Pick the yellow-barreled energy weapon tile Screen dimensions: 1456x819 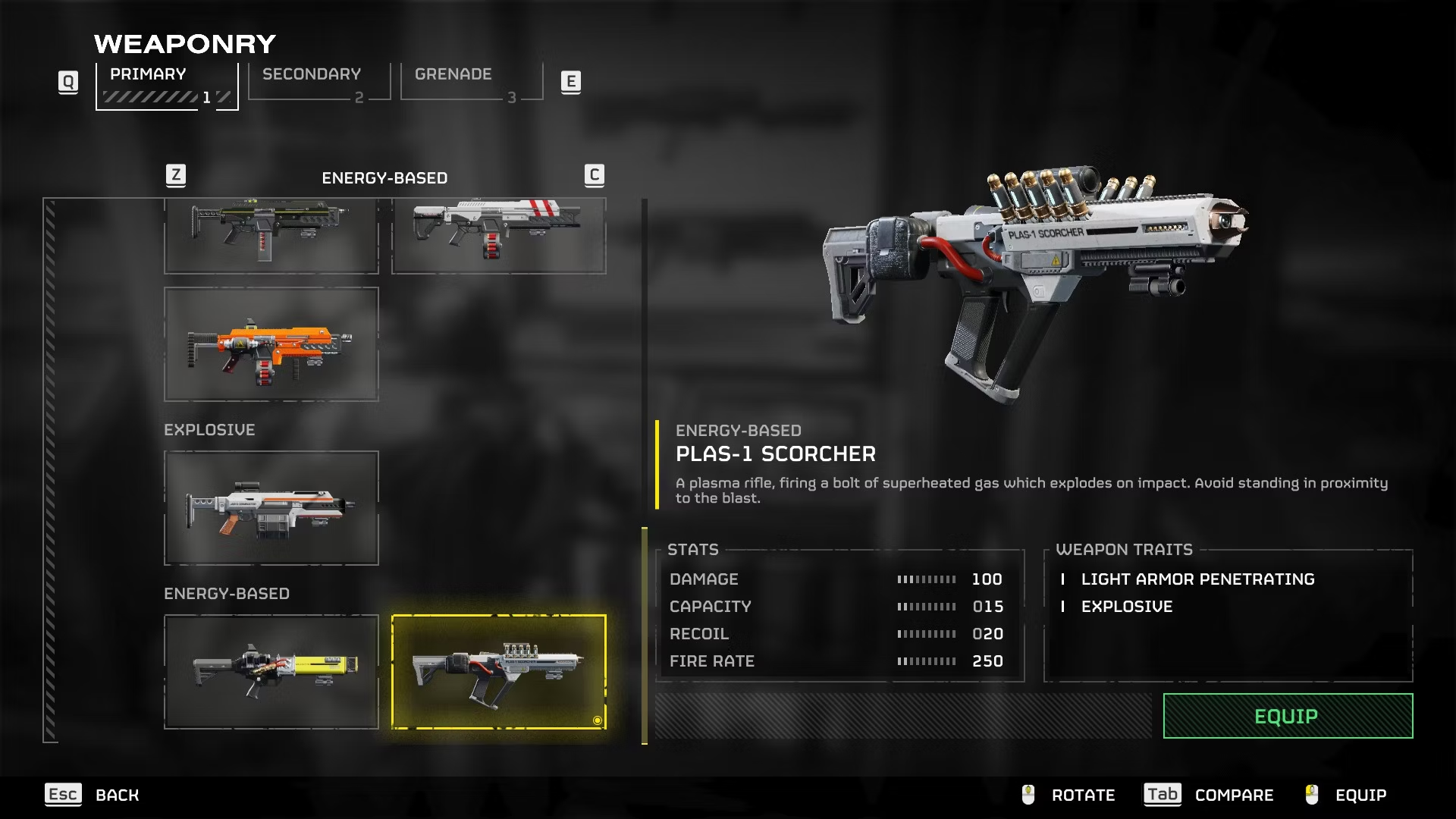pos(271,672)
